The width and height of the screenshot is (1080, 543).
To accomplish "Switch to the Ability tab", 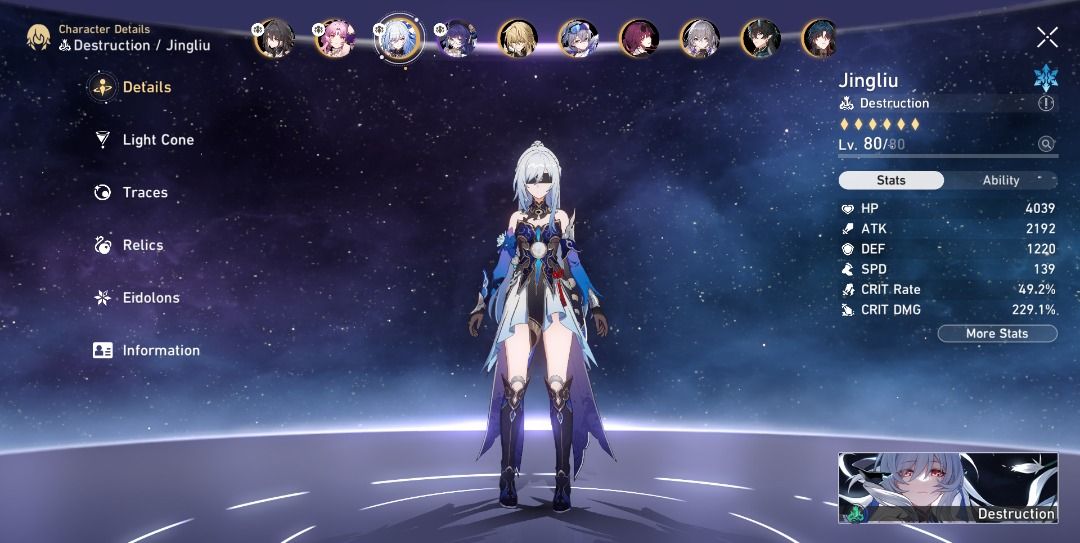I will [1000, 181].
